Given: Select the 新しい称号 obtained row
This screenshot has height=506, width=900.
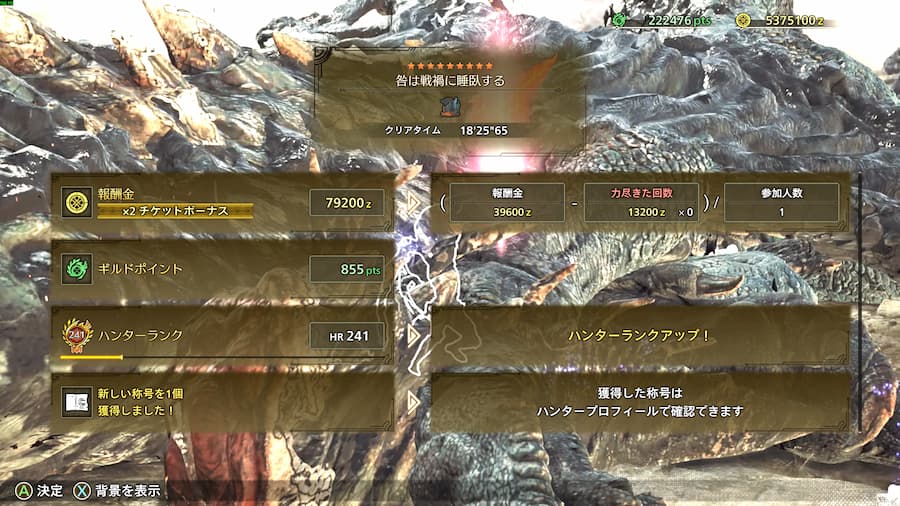Looking at the screenshot, I should click(x=222, y=401).
